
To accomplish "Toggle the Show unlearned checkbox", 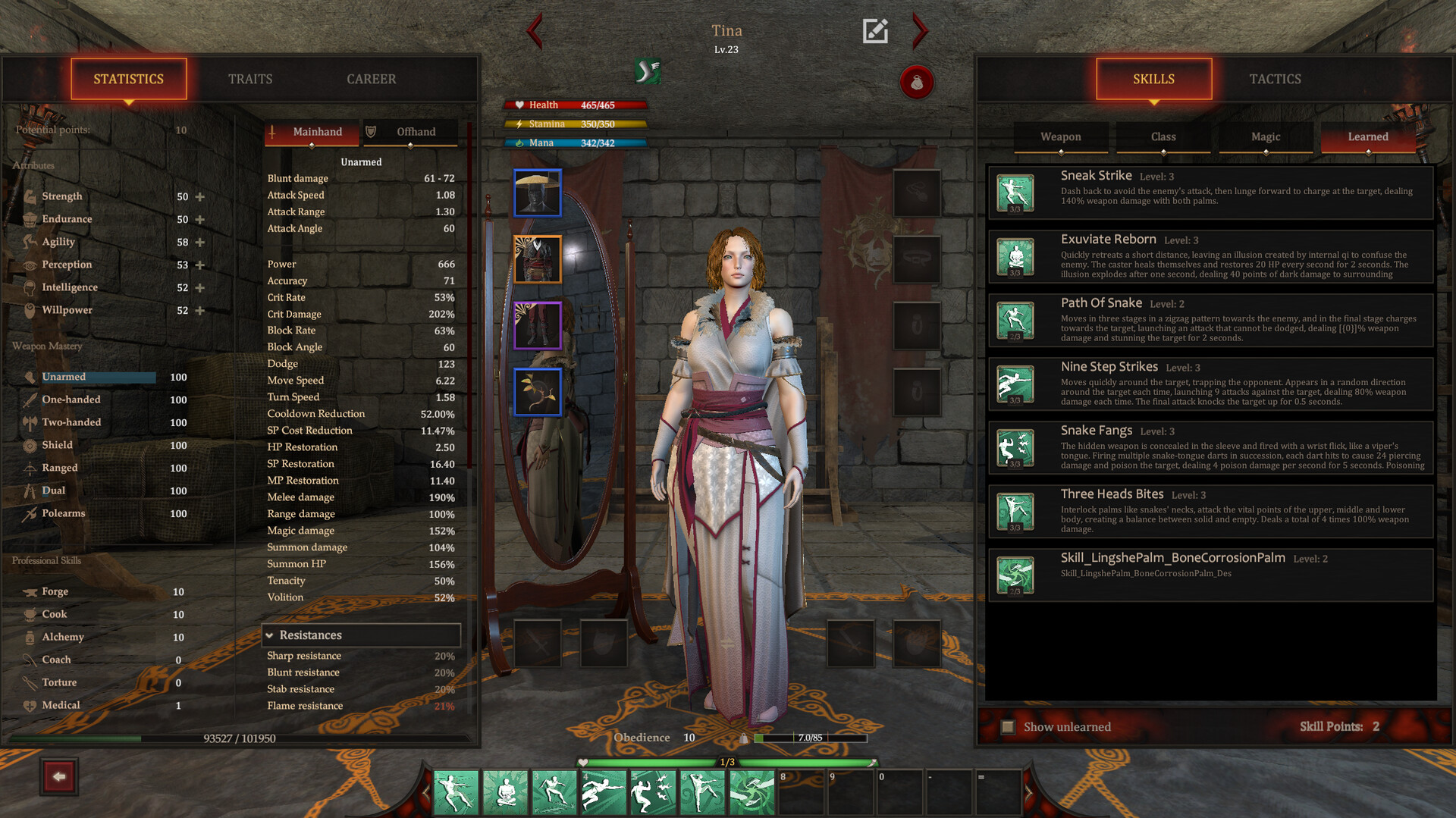I will point(1008,726).
